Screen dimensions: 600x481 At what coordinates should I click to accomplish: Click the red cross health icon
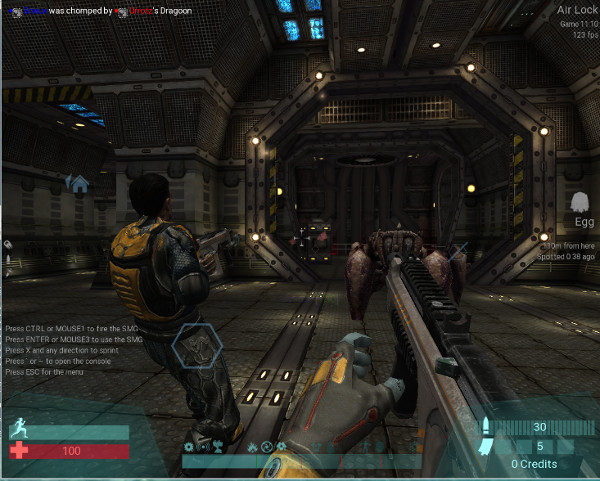pyautogui.click(x=18, y=451)
